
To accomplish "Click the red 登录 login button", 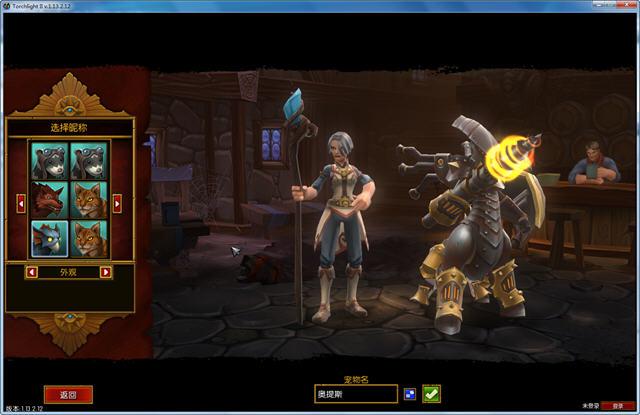I will 618,406.
